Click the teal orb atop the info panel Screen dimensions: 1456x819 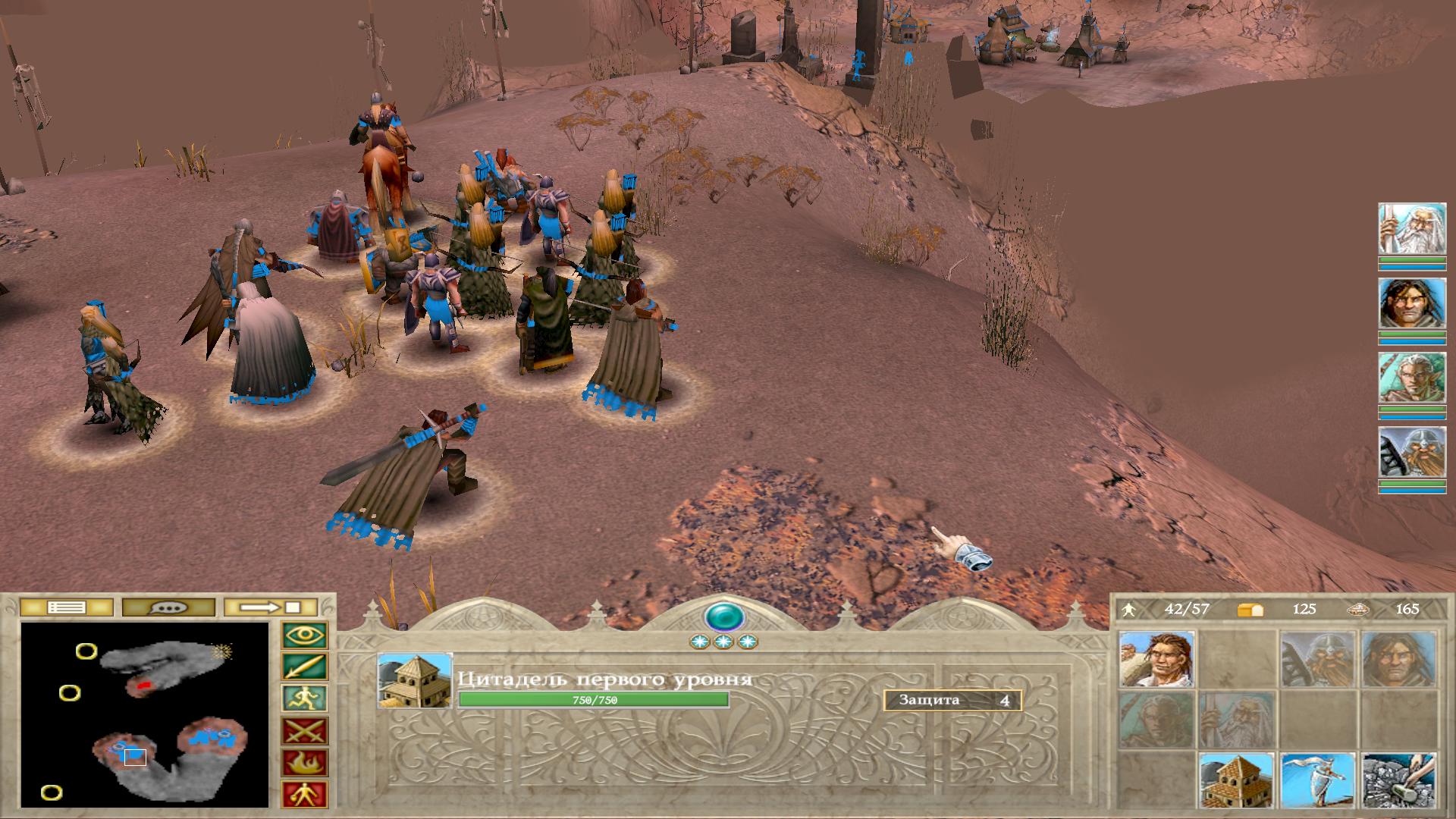[723, 617]
